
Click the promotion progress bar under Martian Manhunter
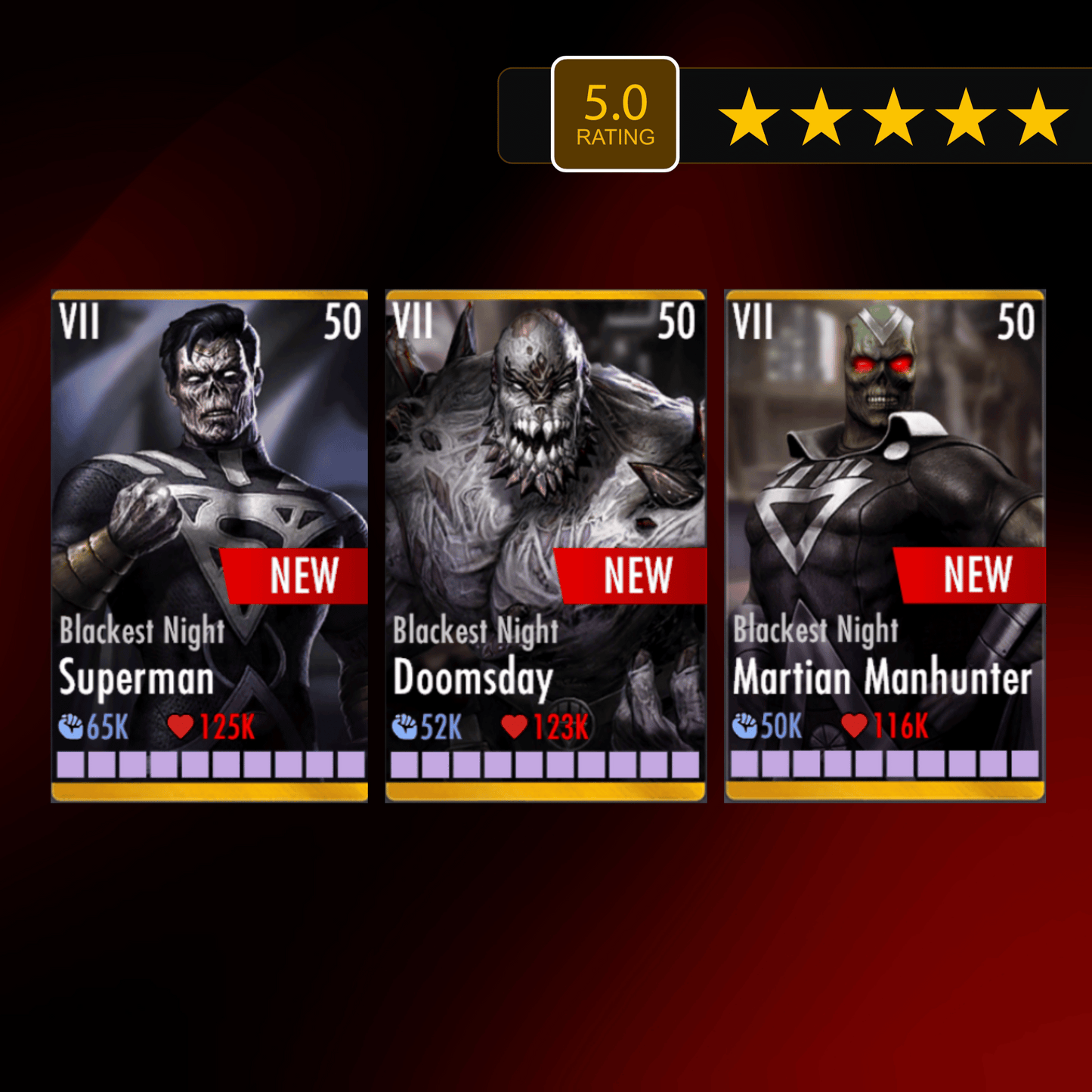click(x=884, y=766)
